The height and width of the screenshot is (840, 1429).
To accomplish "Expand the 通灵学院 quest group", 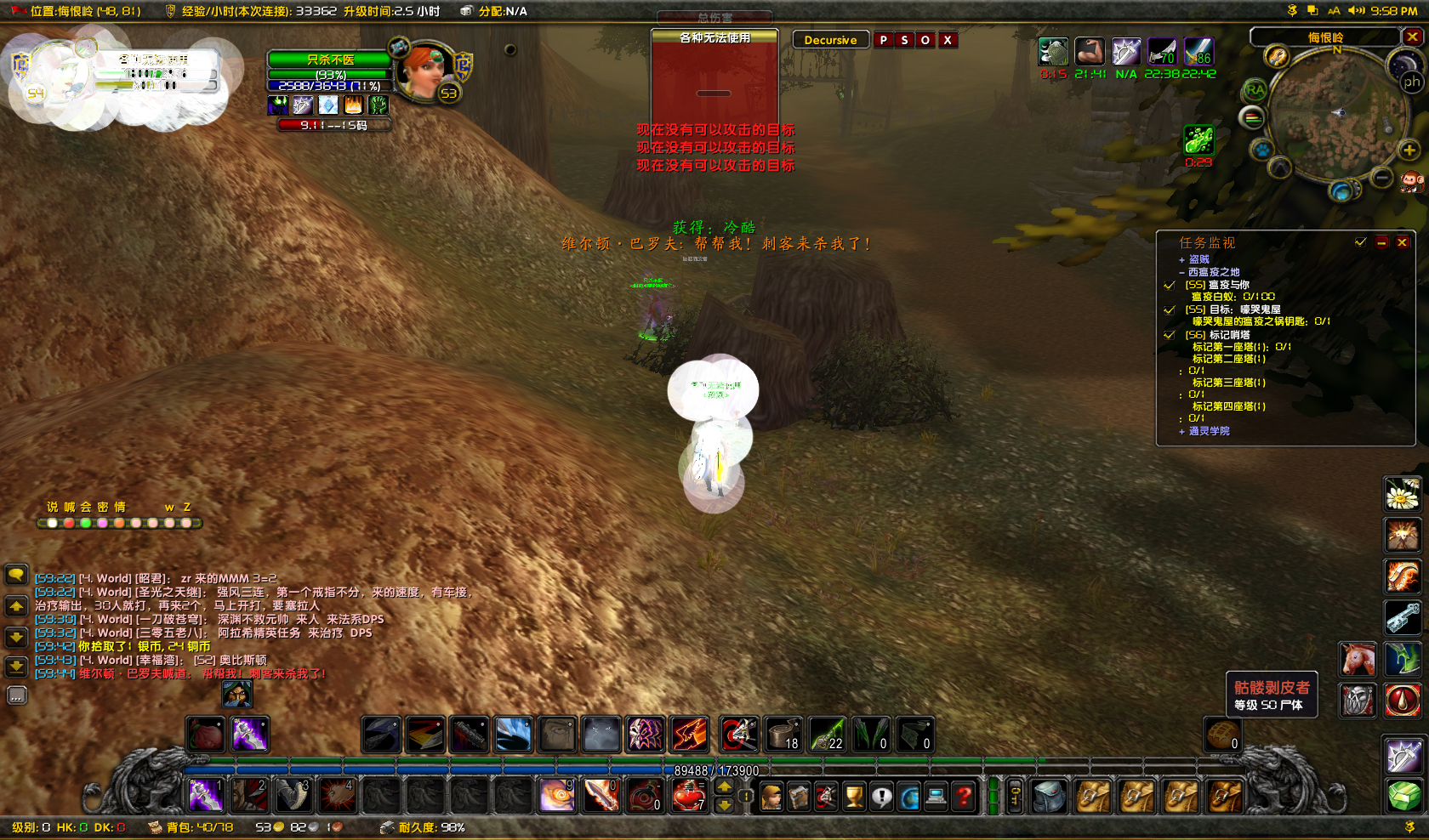I will [x=1182, y=433].
